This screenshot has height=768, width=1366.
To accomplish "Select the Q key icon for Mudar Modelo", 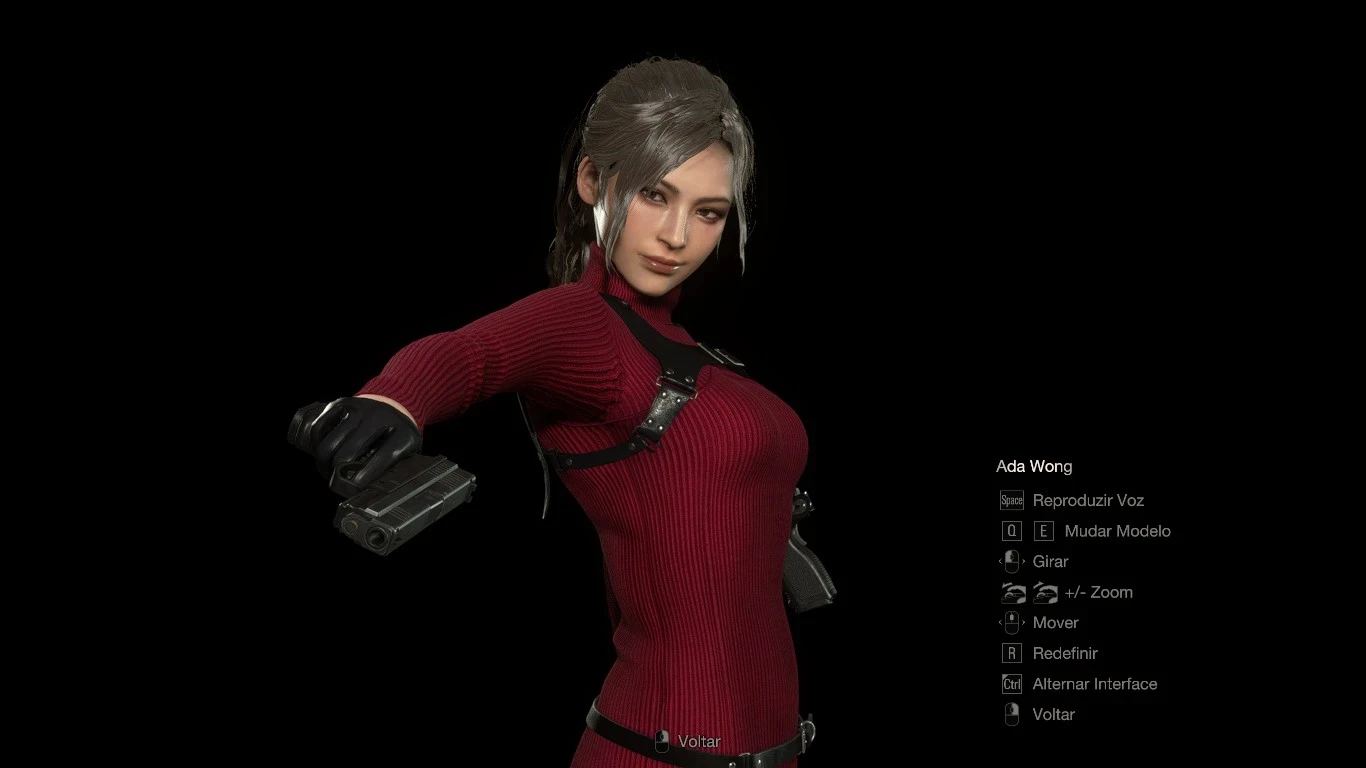I will (x=1011, y=531).
